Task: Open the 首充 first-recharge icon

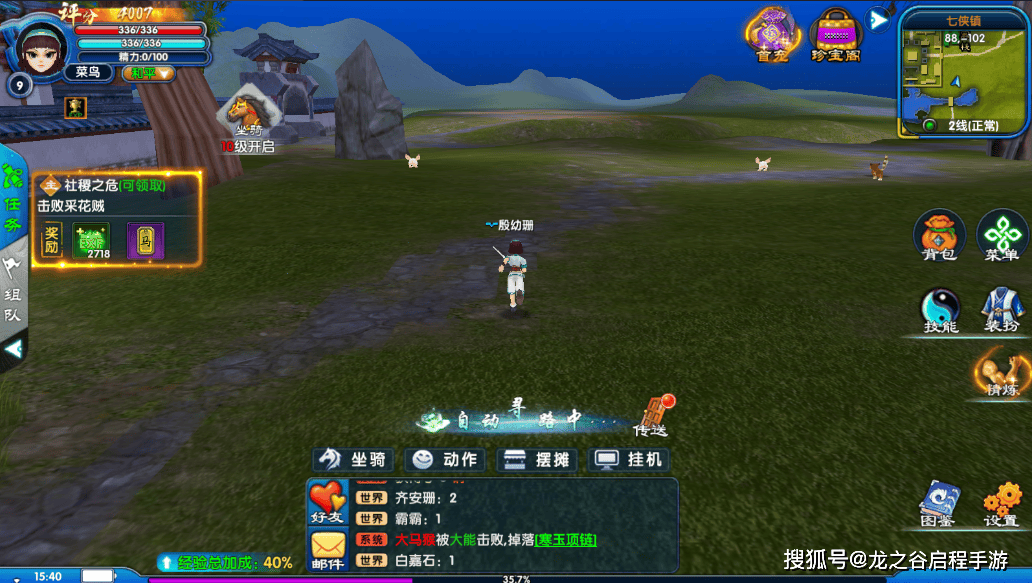Action: tap(773, 34)
